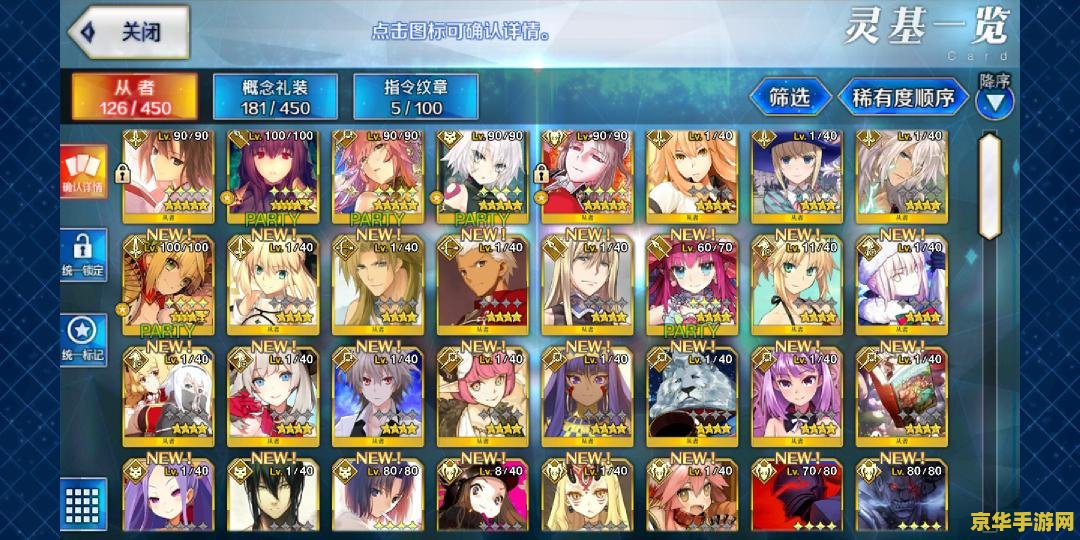
Task: Open the 指令纹章 command code tab
Action: (x=415, y=97)
